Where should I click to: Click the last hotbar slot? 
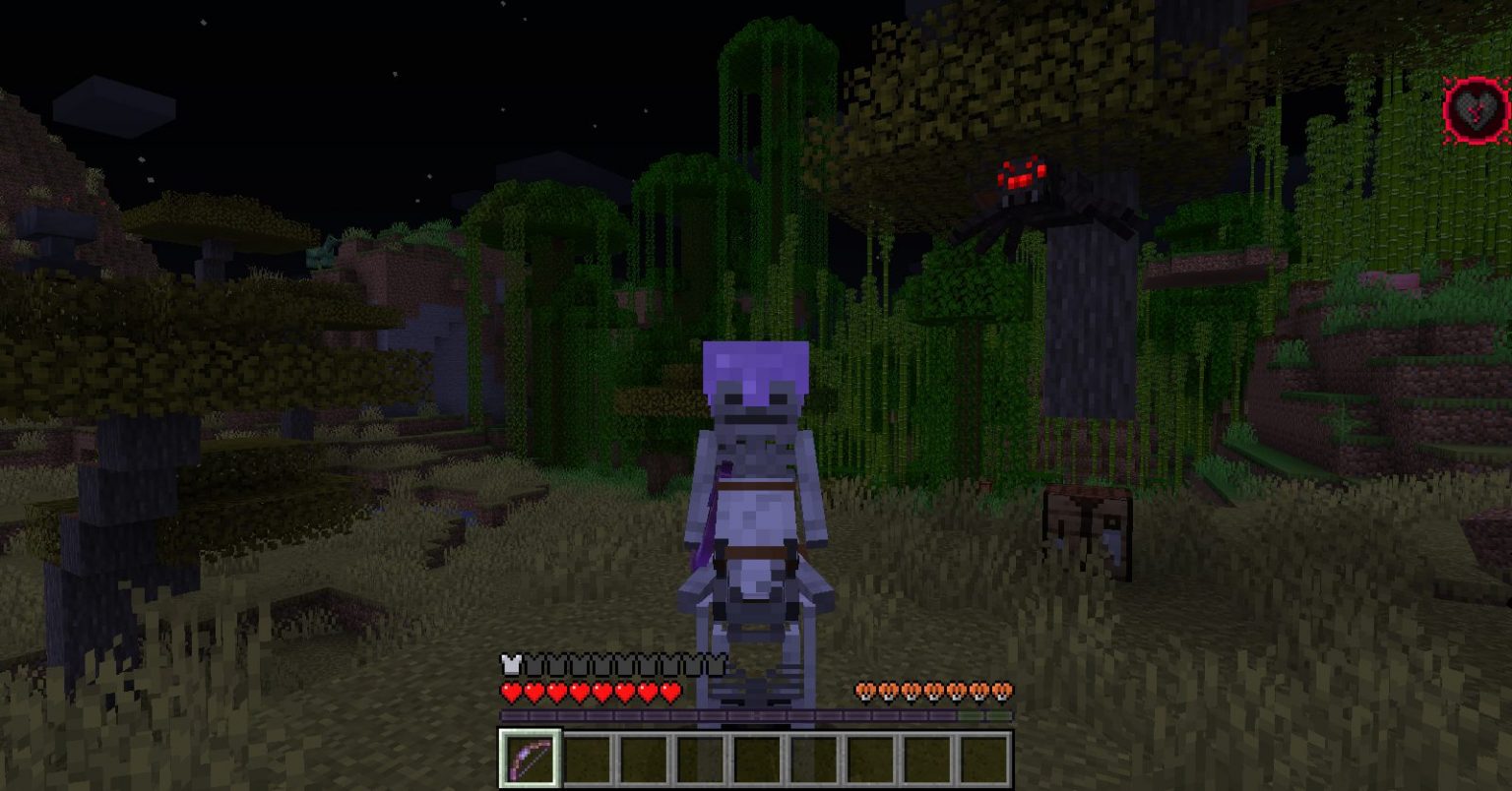click(984, 758)
